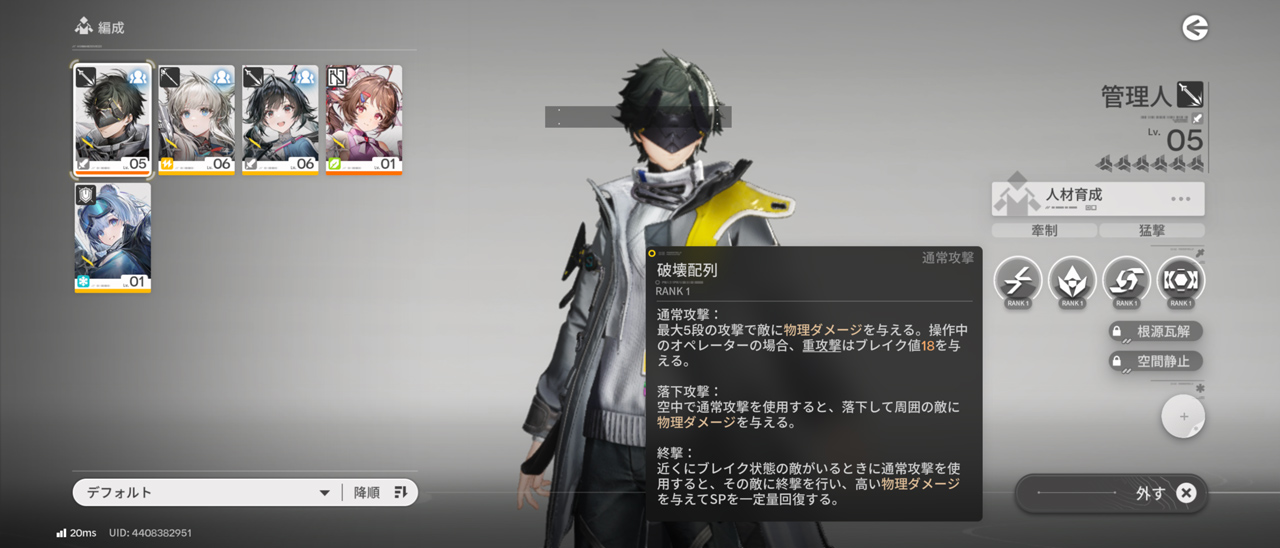
Task: Choose the blue-haired goggles operator card
Action: point(112,237)
